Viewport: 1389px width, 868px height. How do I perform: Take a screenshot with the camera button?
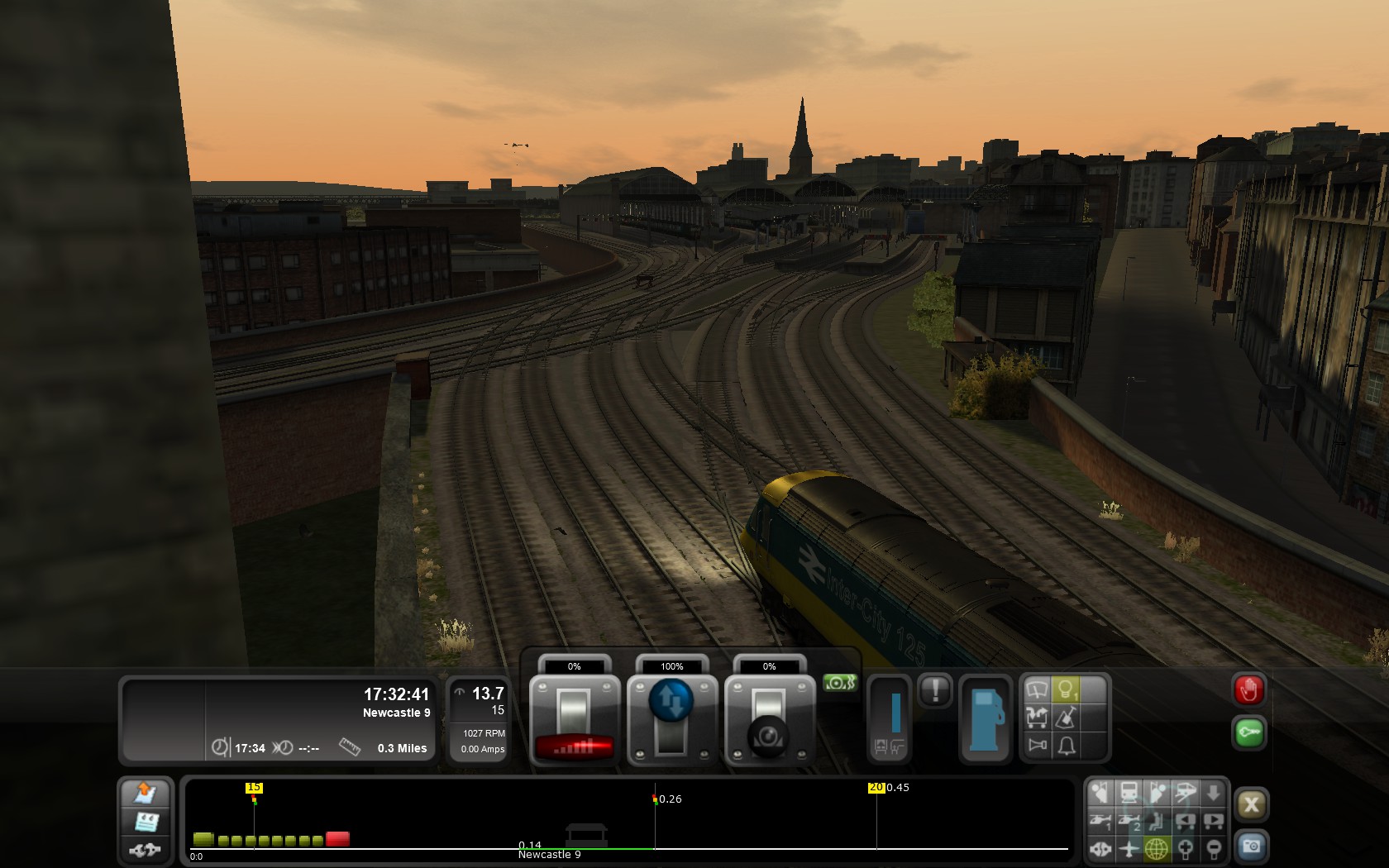tap(1251, 847)
